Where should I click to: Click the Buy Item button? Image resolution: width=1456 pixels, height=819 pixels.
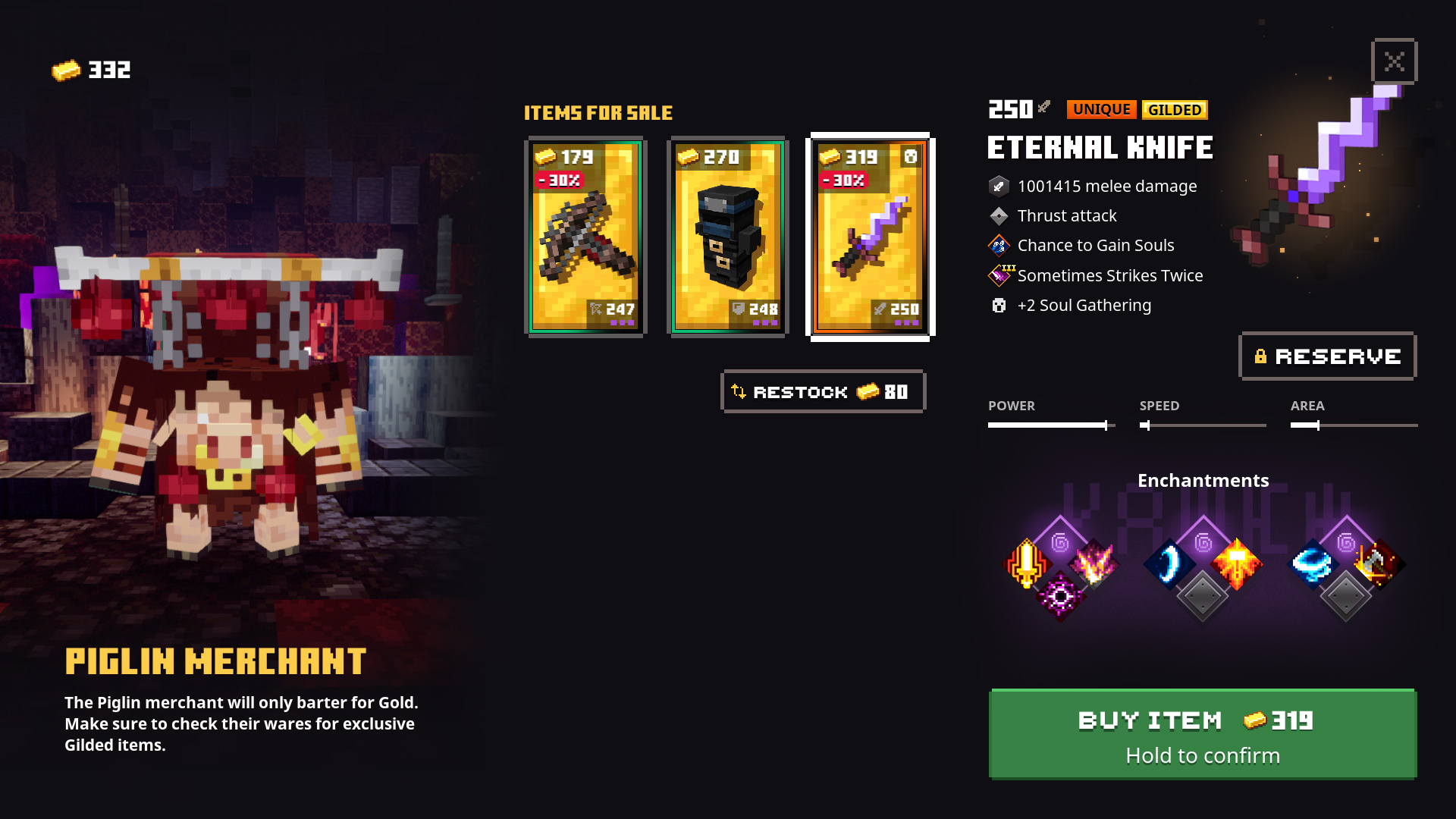tap(1202, 733)
